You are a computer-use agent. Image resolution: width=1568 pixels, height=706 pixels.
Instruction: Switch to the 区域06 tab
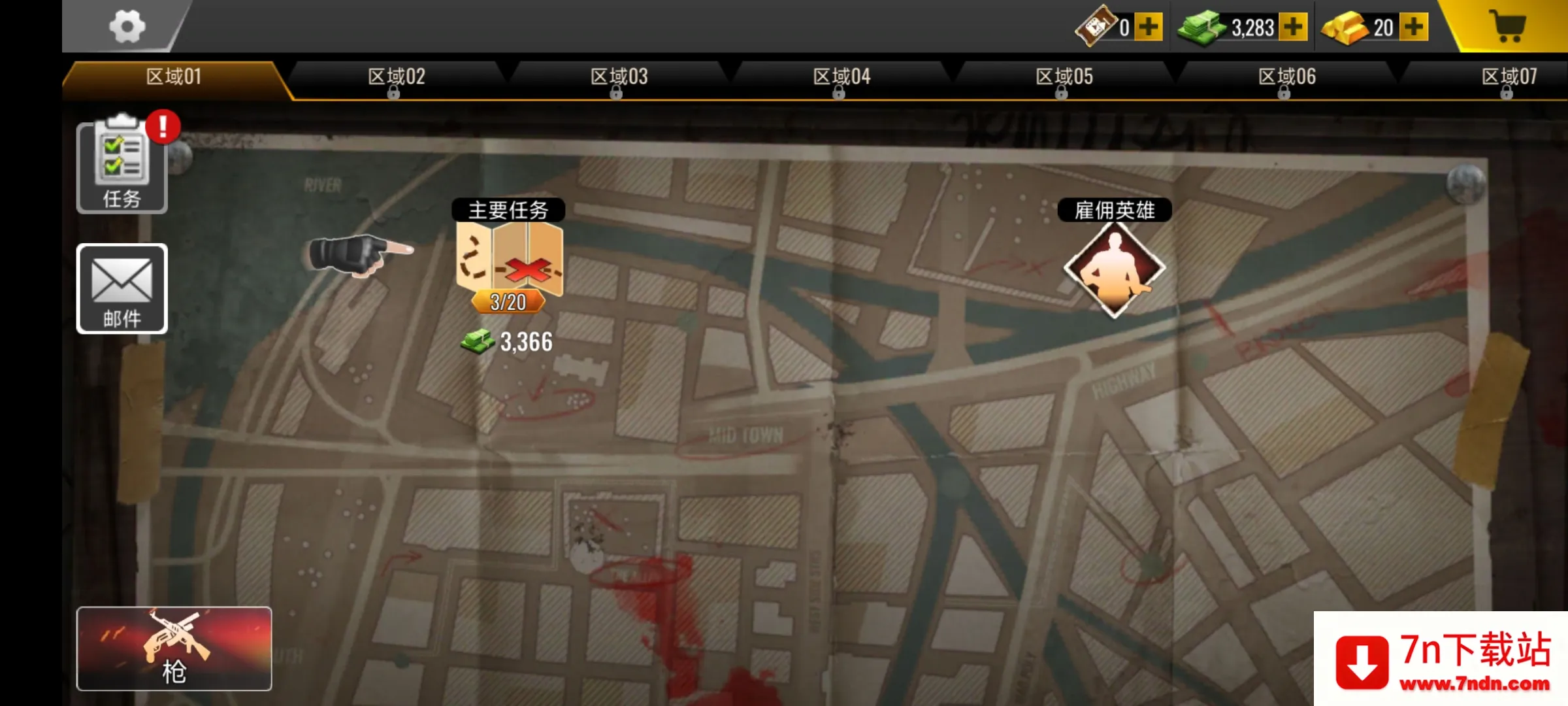[1287, 77]
